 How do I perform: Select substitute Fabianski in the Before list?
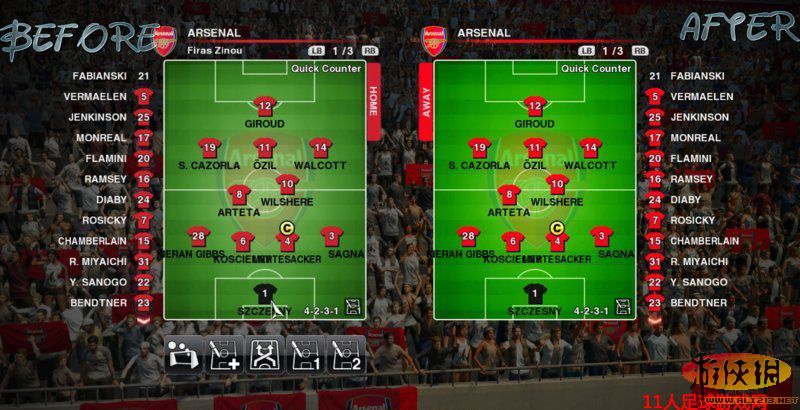pyautogui.click(x=99, y=76)
